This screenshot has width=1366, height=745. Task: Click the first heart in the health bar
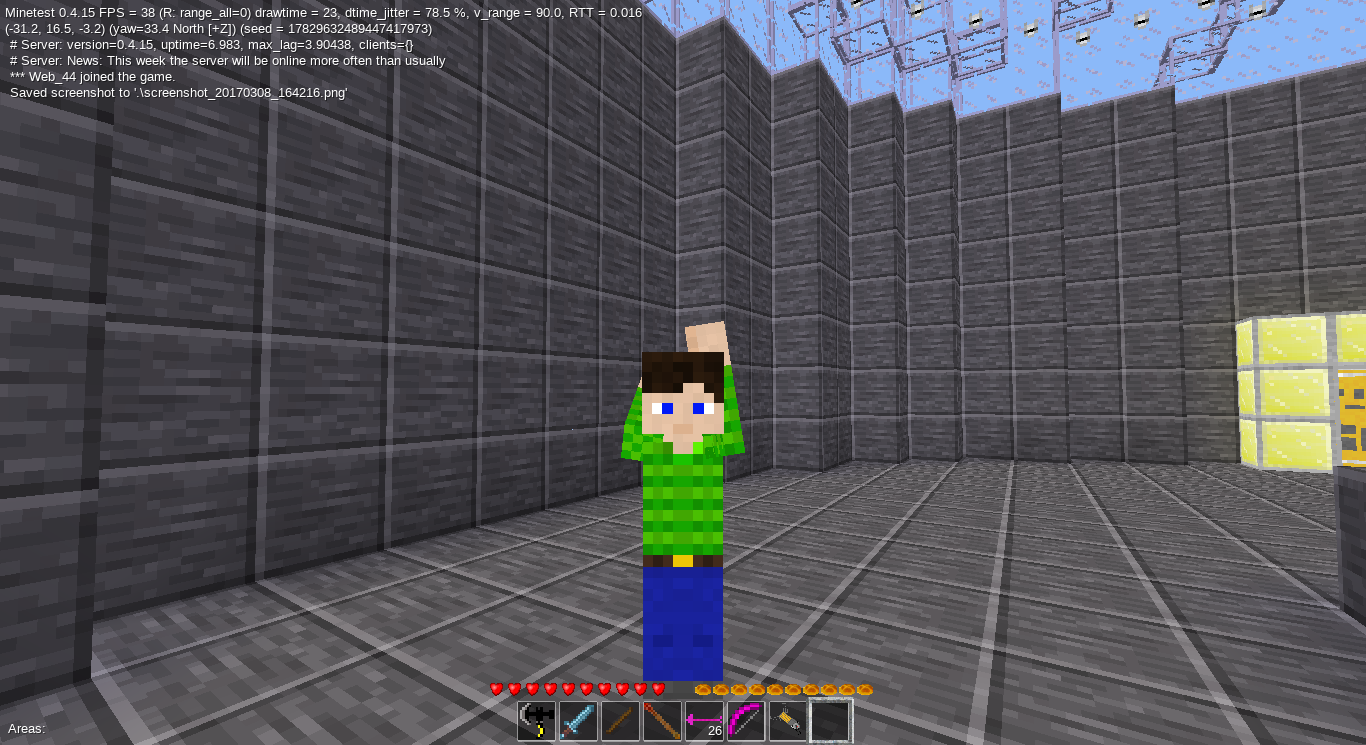coord(494,689)
